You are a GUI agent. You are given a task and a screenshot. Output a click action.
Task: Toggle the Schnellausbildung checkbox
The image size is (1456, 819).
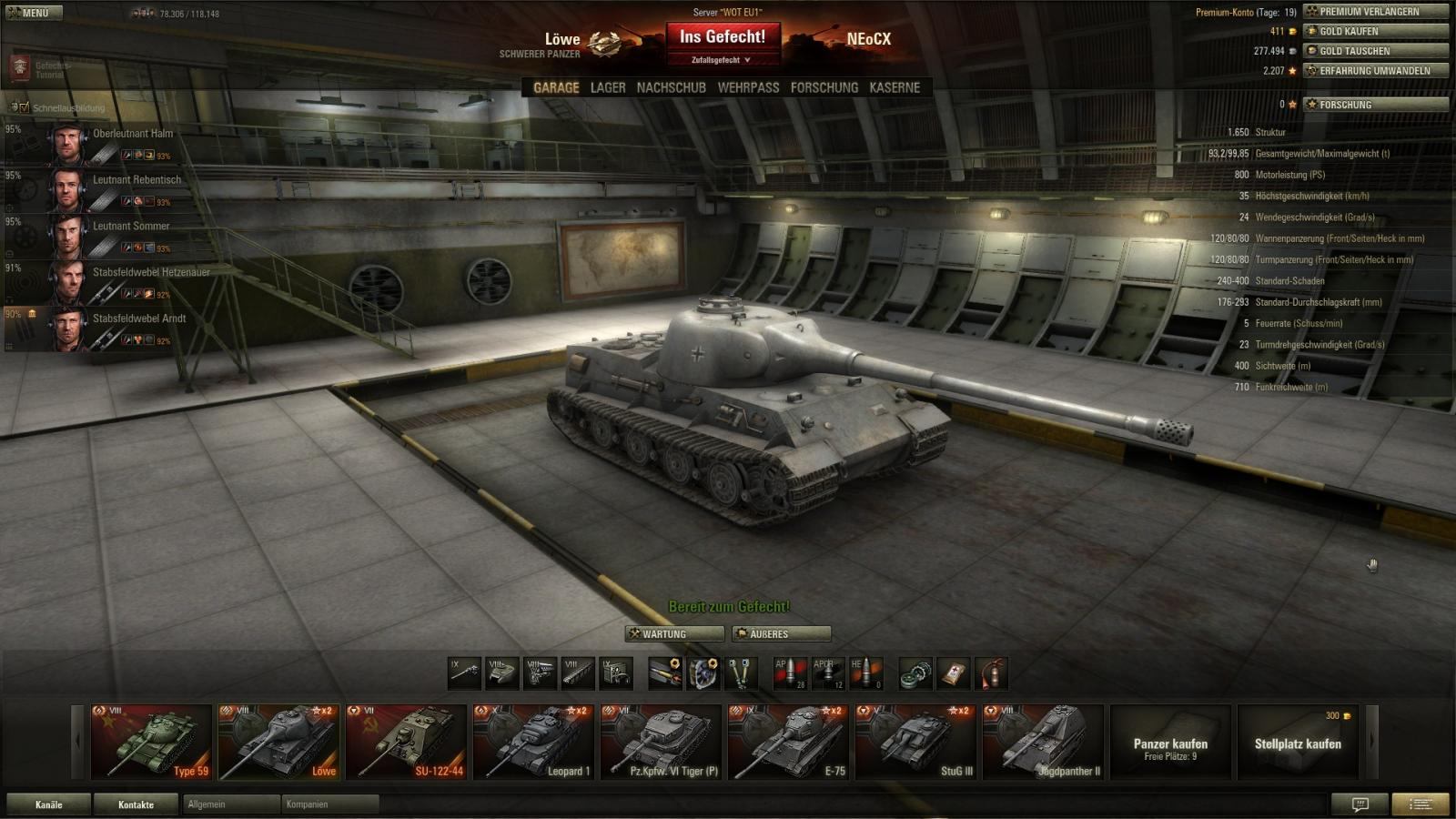pyautogui.click(x=25, y=107)
